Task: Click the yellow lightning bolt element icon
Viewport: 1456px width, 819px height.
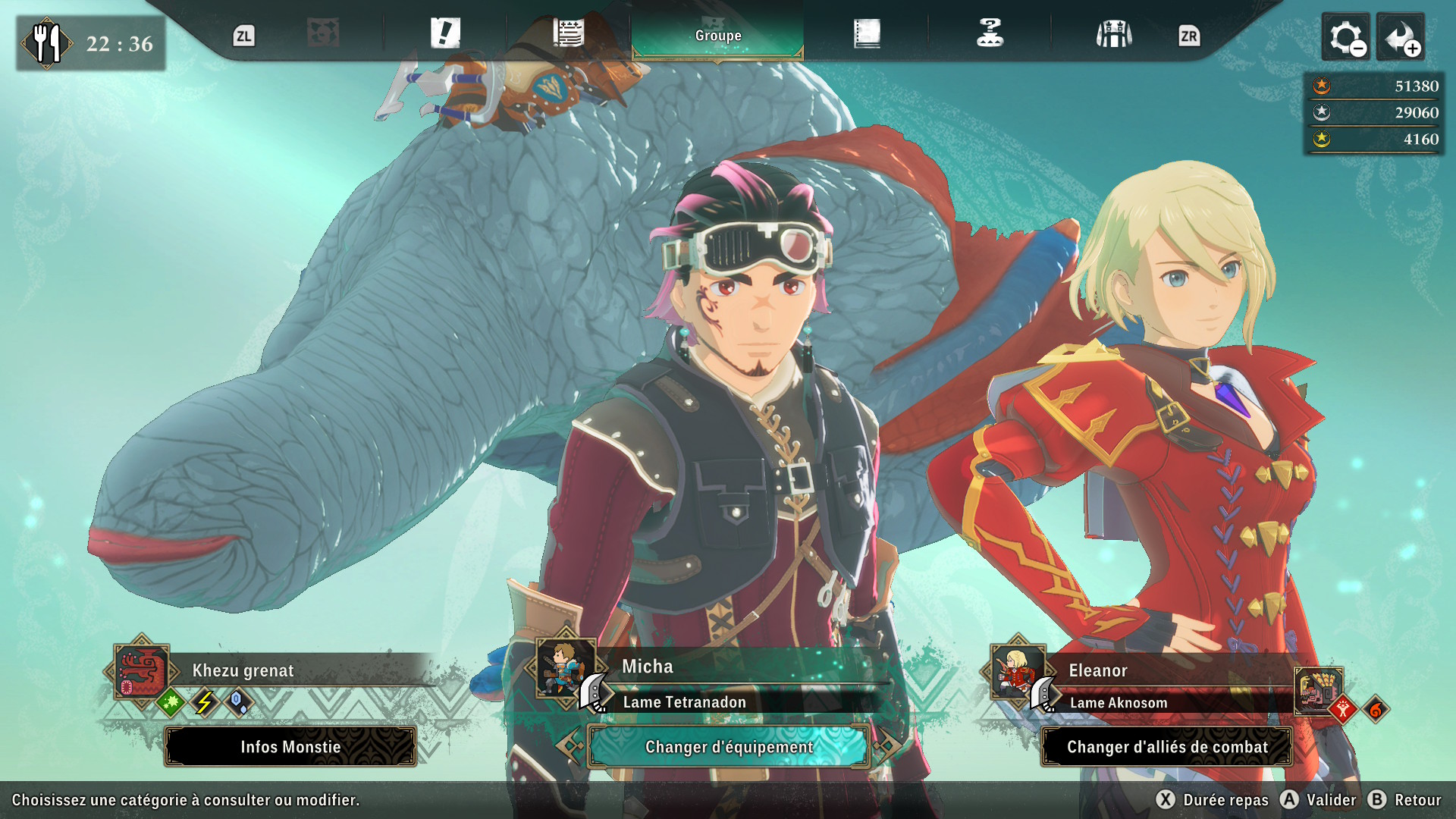Action: tap(204, 703)
